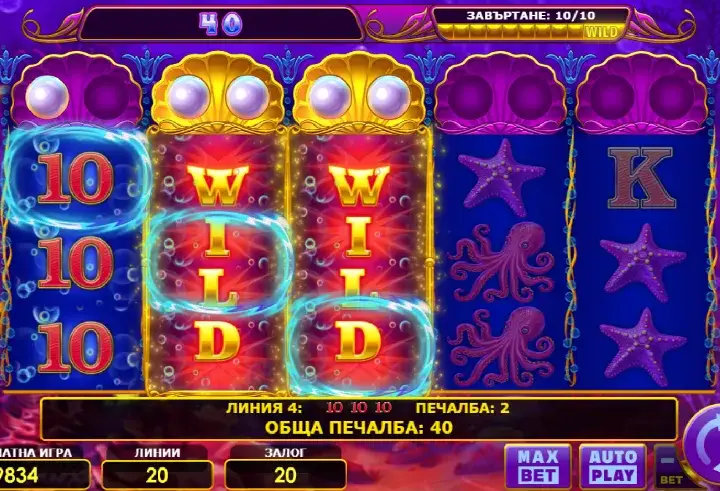Spin the reels with the round purple button
This screenshot has width=720, height=491.
[x=704, y=445]
